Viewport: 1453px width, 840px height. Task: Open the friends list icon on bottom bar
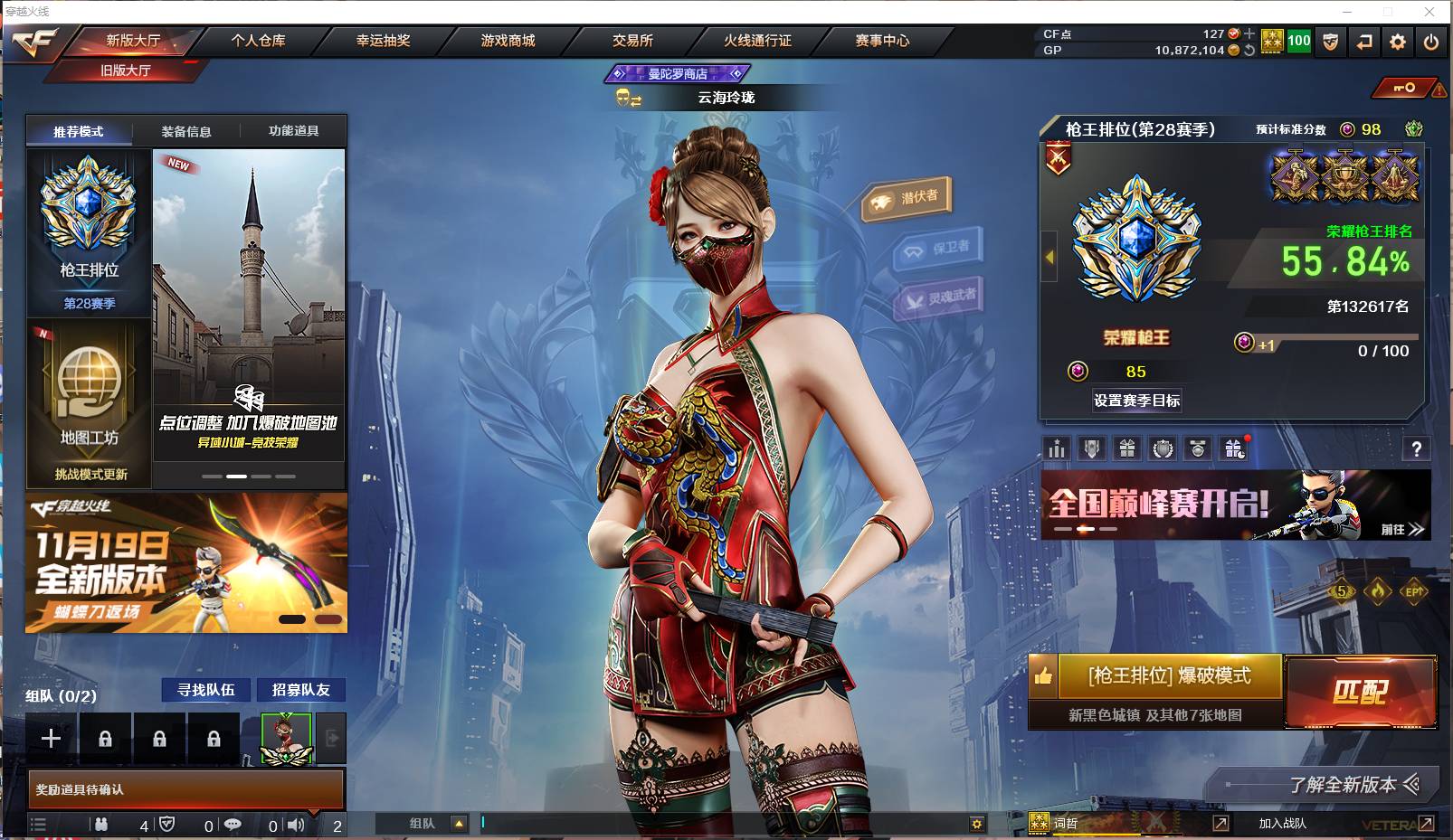click(x=100, y=824)
